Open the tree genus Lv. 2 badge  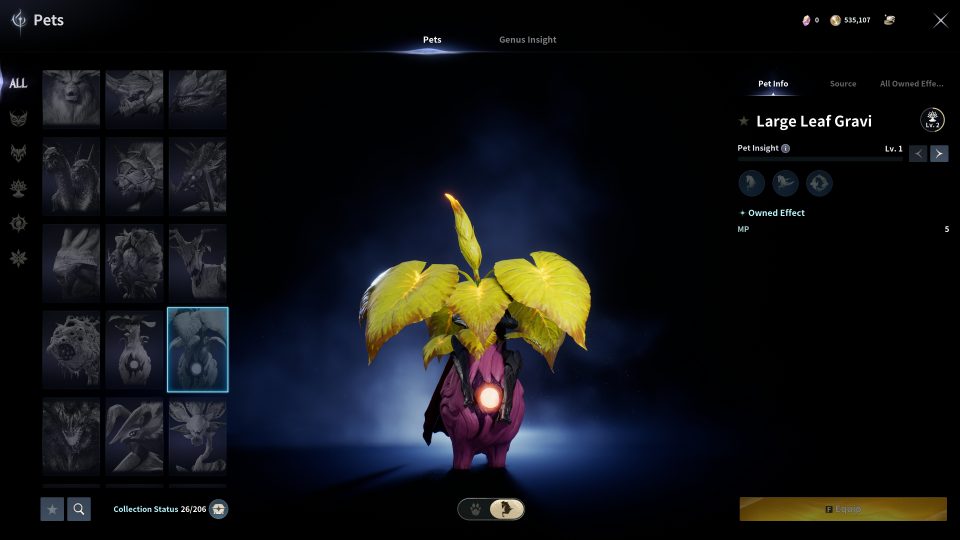pyautogui.click(x=932, y=121)
